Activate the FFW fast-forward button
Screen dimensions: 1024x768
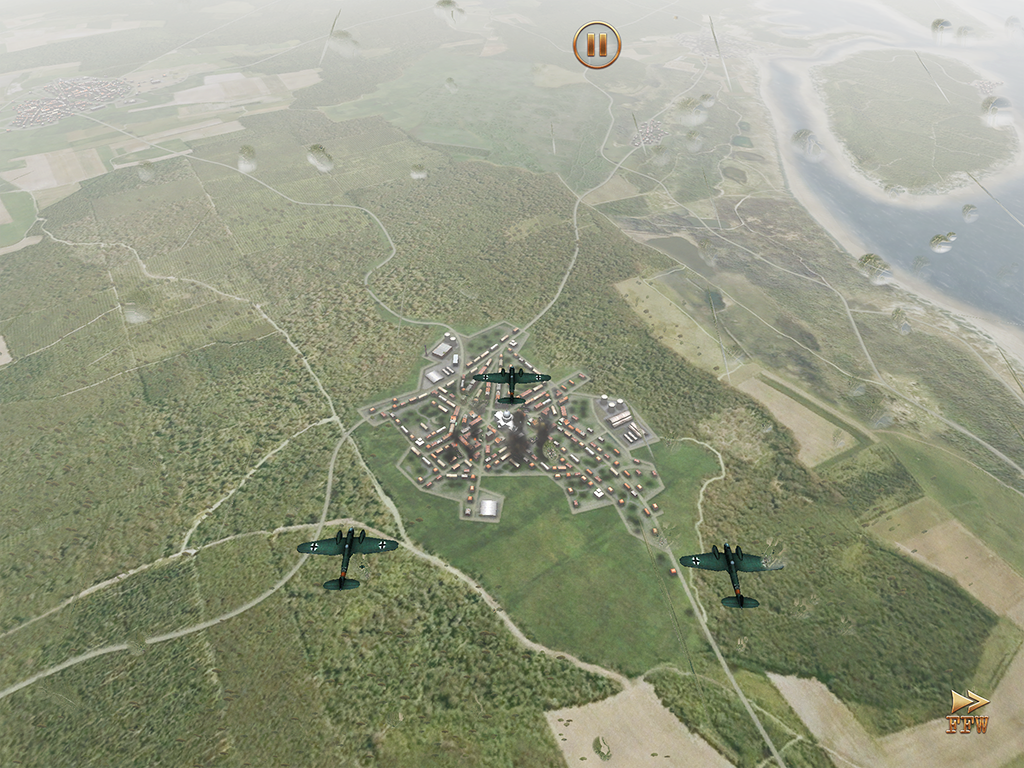click(x=967, y=712)
